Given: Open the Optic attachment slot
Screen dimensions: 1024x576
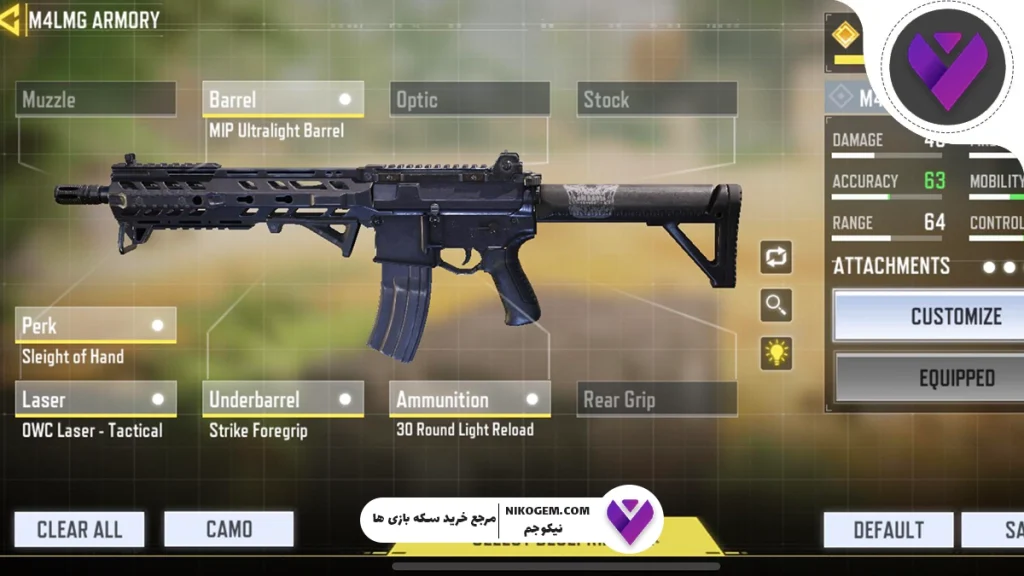Looking at the screenshot, I should (470, 99).
